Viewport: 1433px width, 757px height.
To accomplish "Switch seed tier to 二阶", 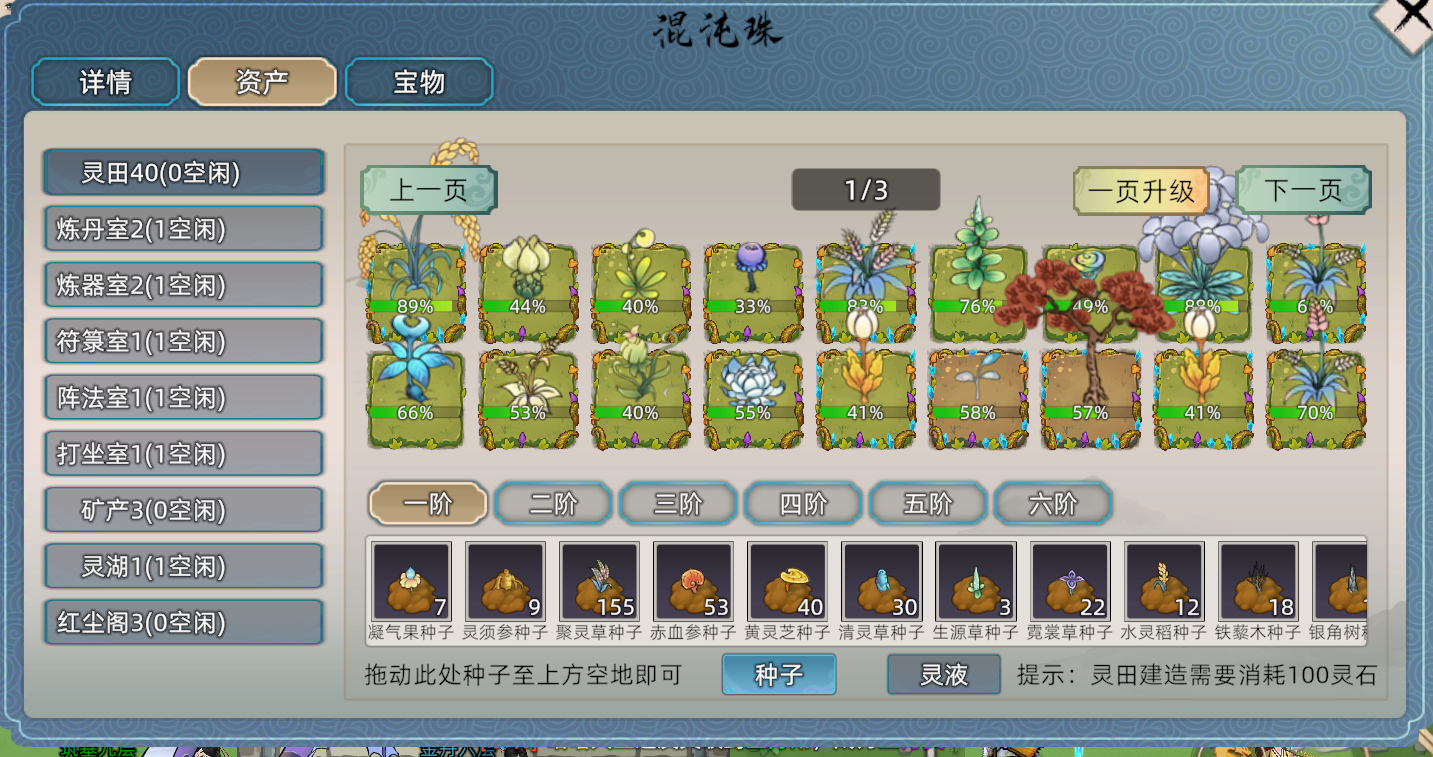I will point(553,504).
